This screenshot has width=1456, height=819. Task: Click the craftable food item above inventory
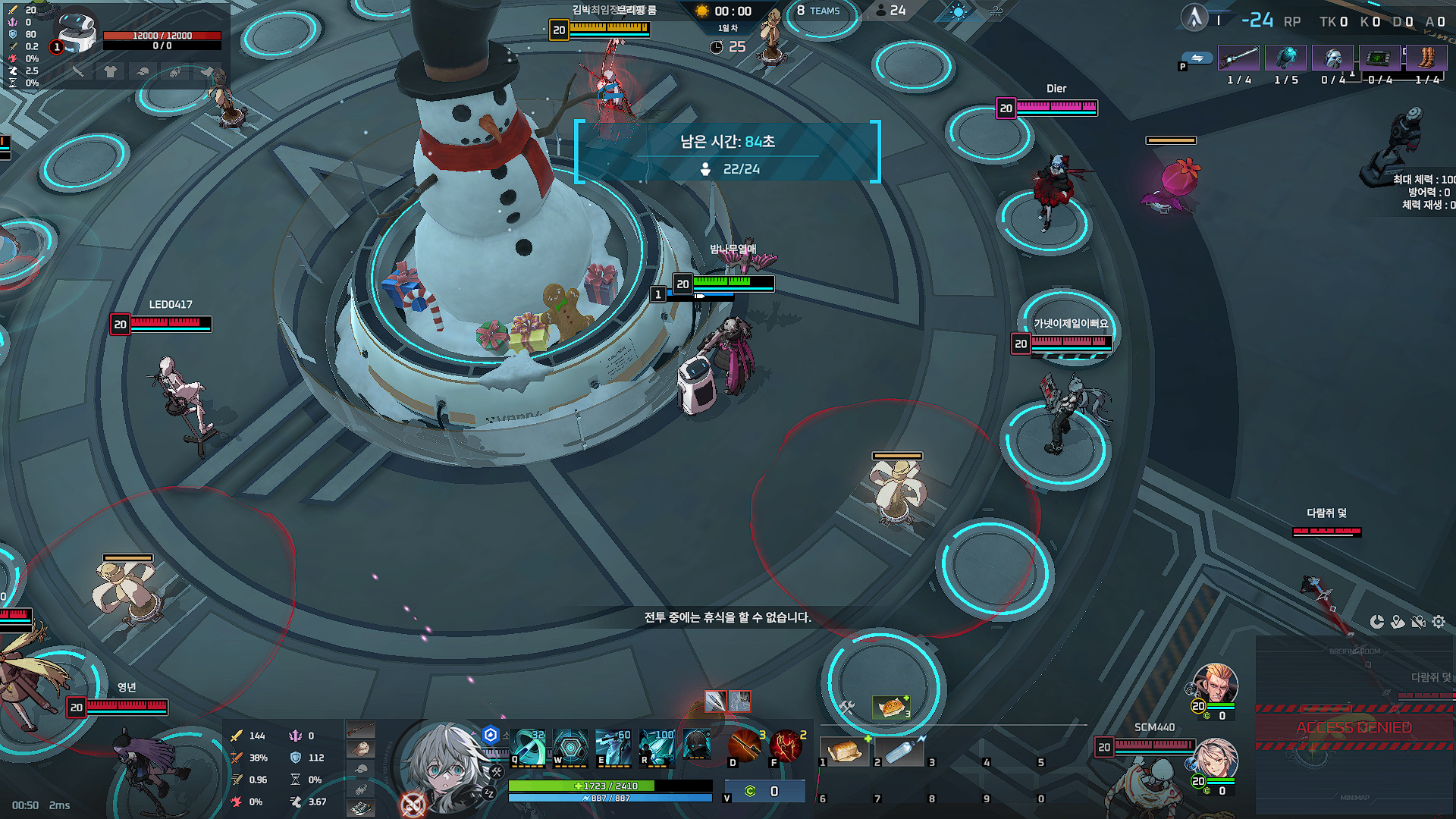tap(891, 707)
